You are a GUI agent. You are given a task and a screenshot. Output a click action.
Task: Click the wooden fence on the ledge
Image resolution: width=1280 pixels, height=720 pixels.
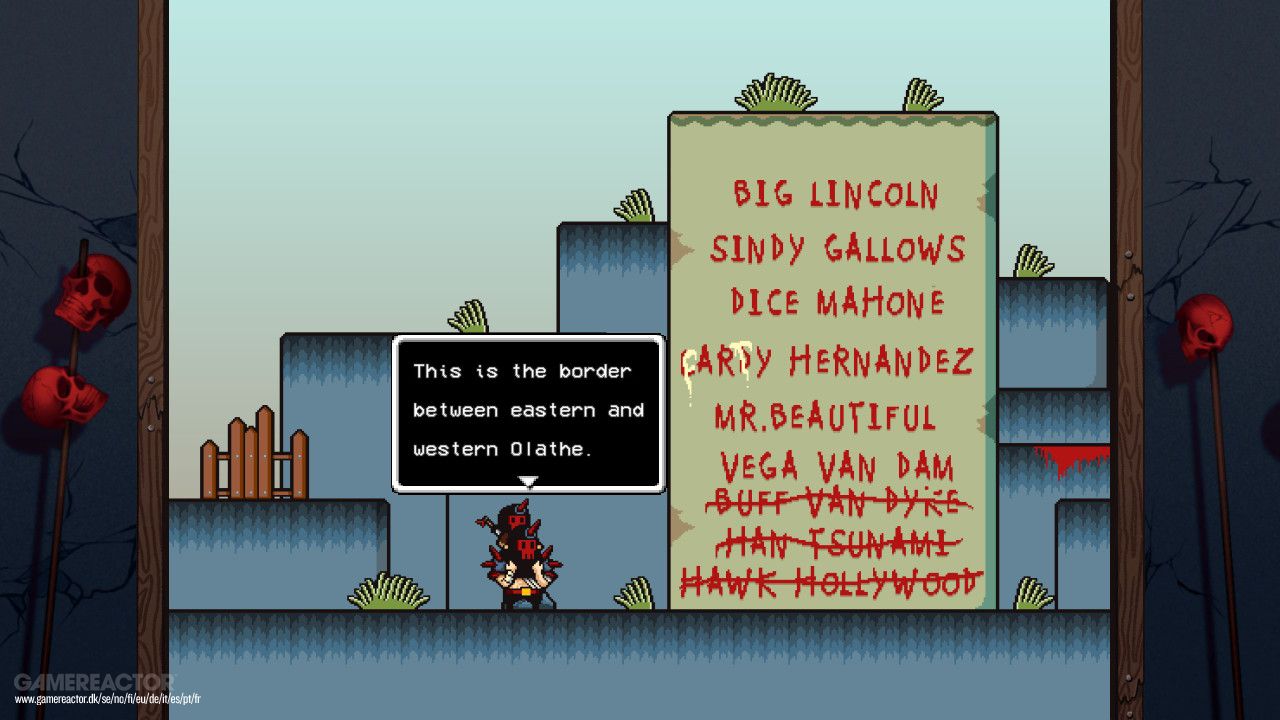coord(255,462)
